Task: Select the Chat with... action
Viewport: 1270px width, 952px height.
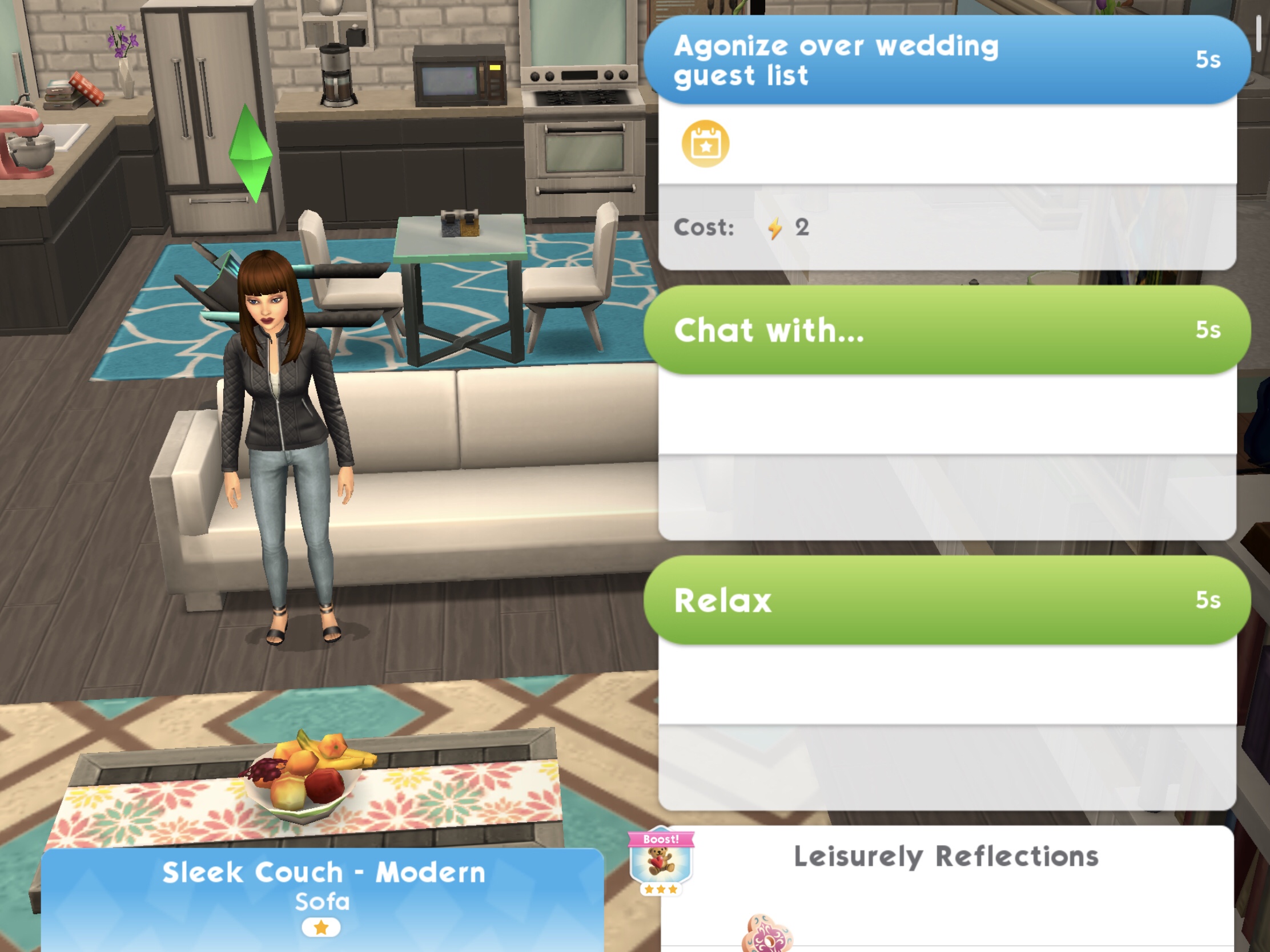Action: [946, 330]
